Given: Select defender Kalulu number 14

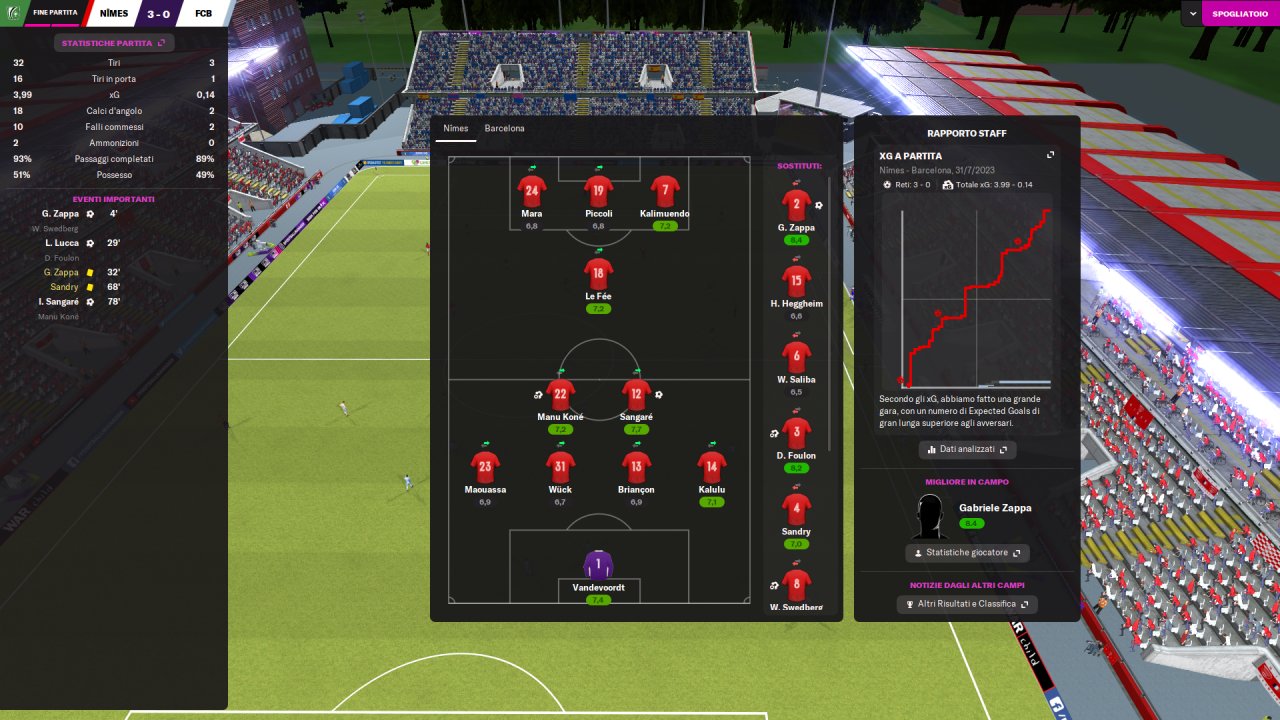Looking at the screenshot, I should click(x=711, y=466).
